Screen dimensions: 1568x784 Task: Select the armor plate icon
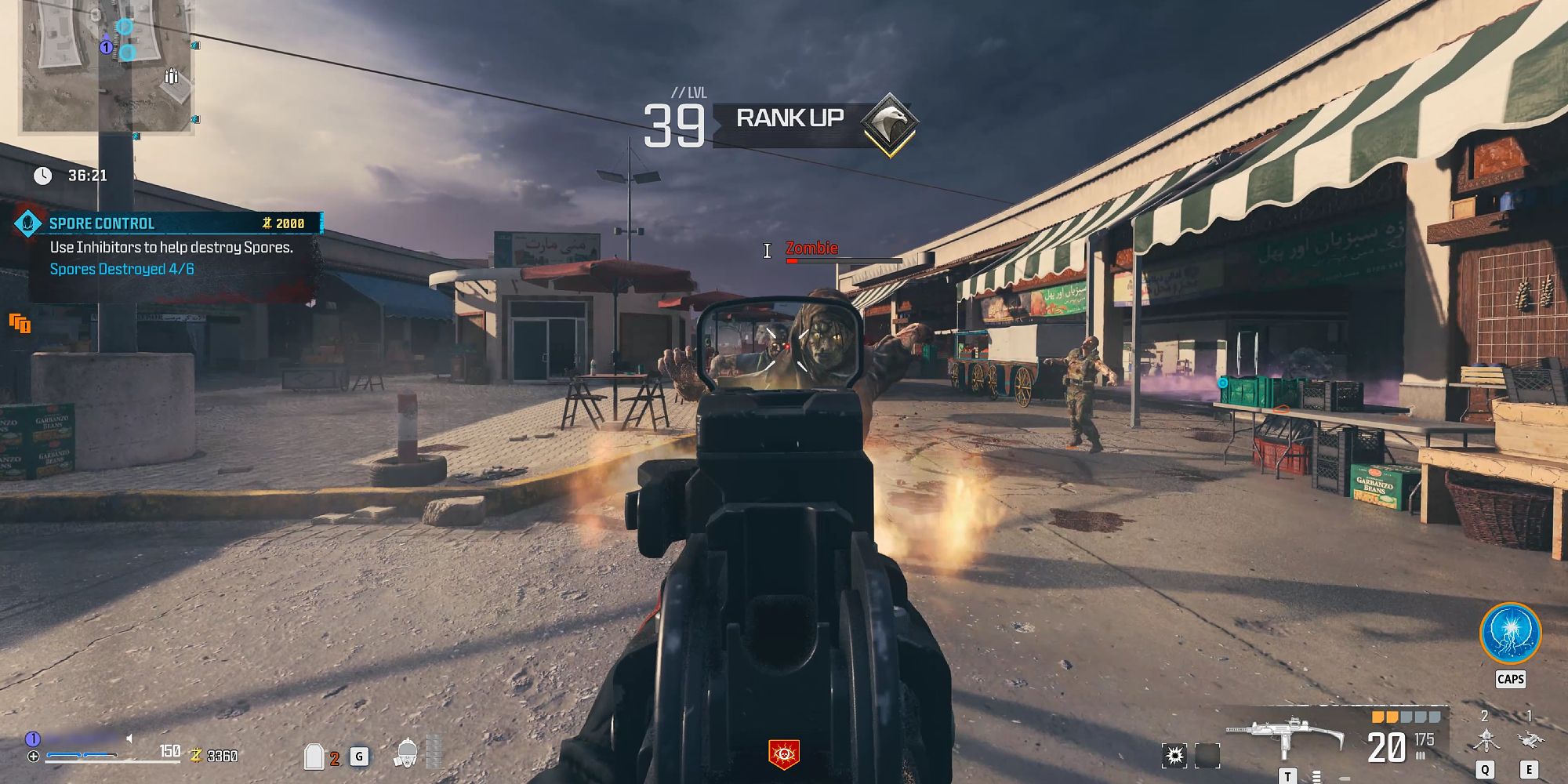(313, 757)
